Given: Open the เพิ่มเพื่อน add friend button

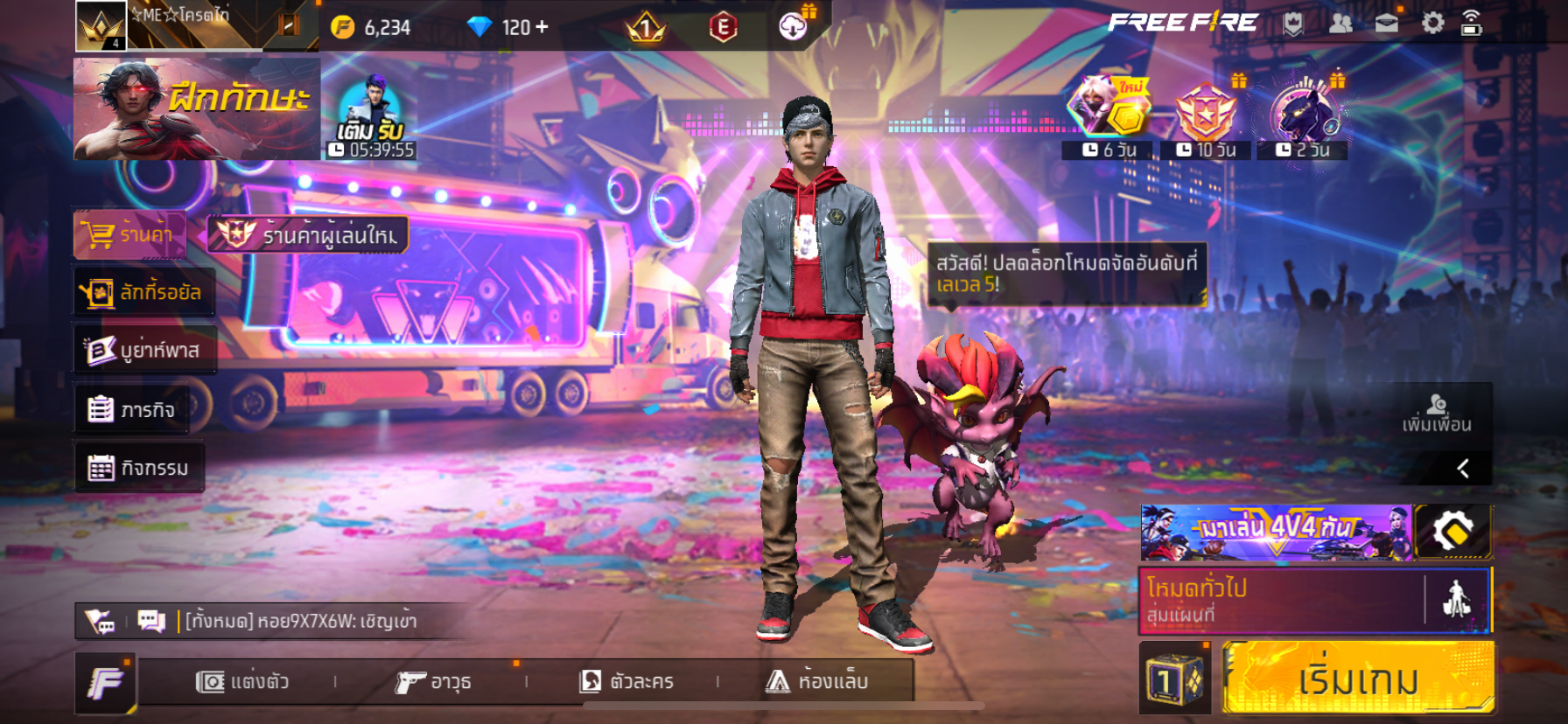Looking at the screenshot, I should [1436, 414].
